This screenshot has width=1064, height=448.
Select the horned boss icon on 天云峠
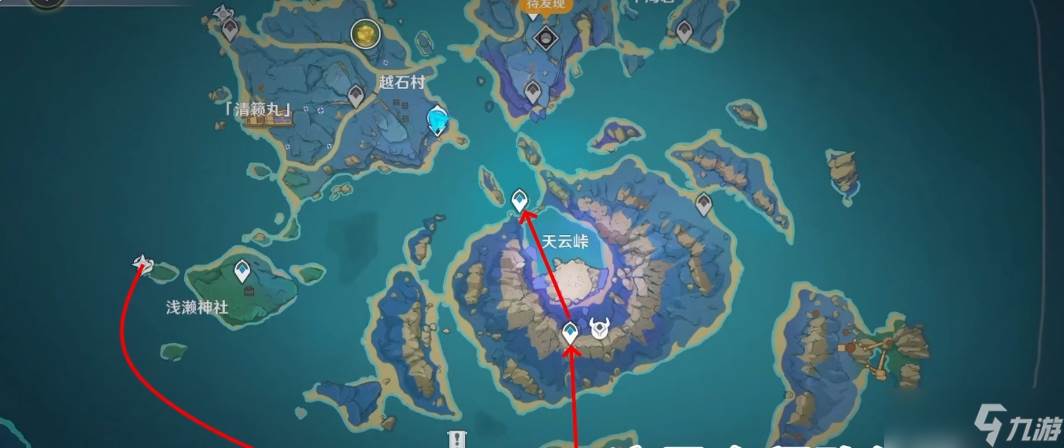(x=599, y=329)
